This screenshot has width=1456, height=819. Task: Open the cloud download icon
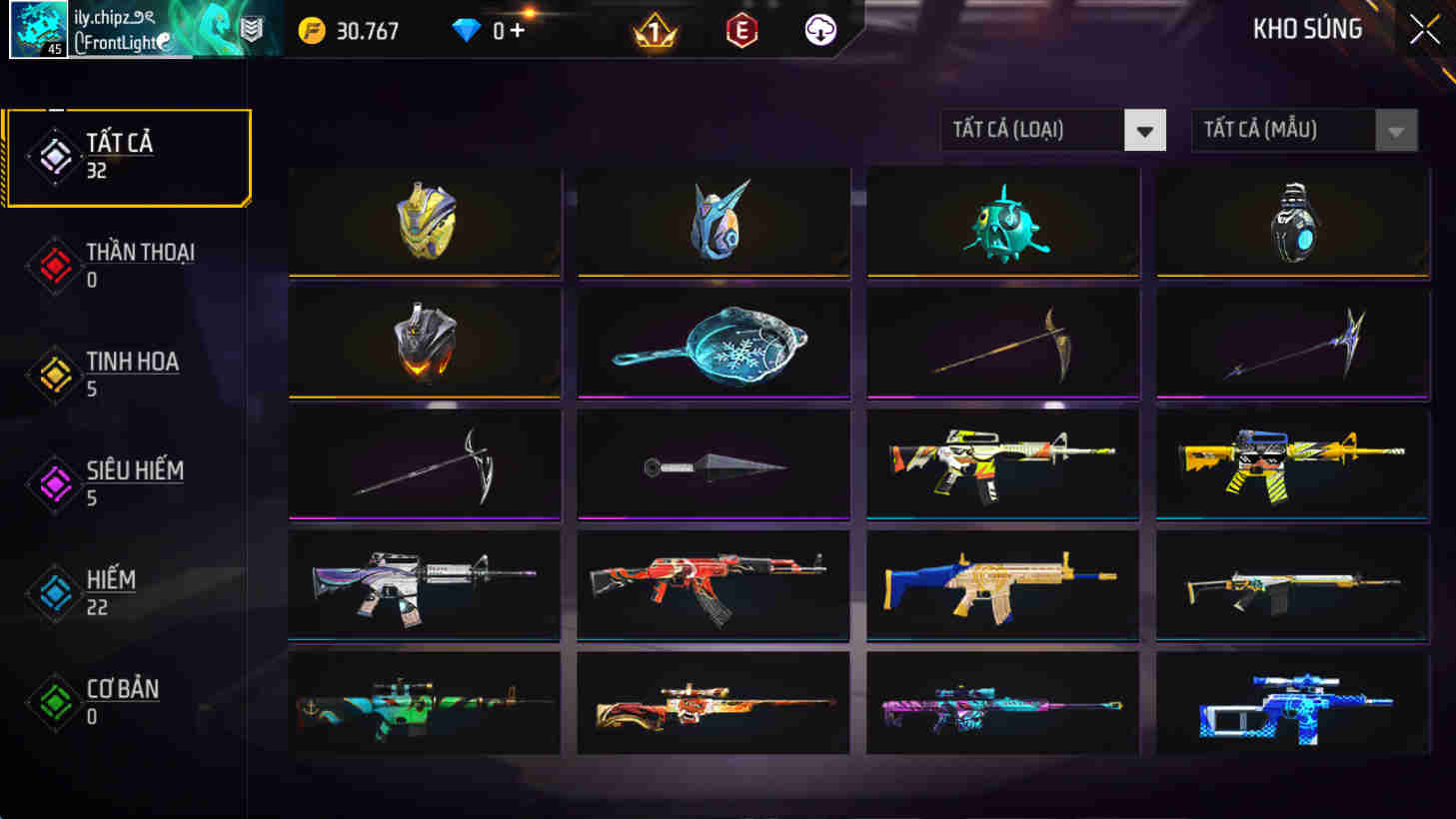click(x=819, y=30)
